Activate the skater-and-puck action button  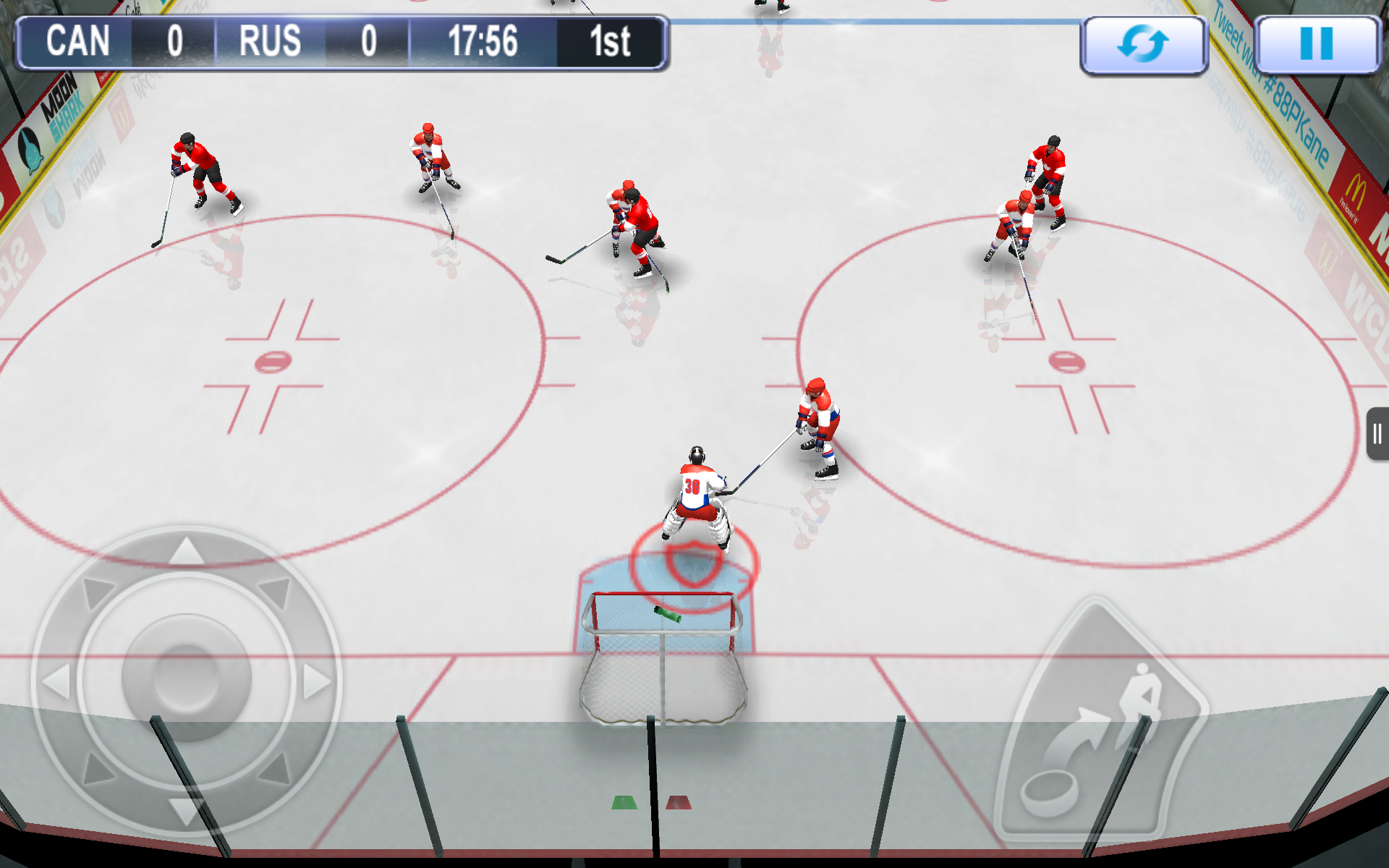coord(1100,723)
